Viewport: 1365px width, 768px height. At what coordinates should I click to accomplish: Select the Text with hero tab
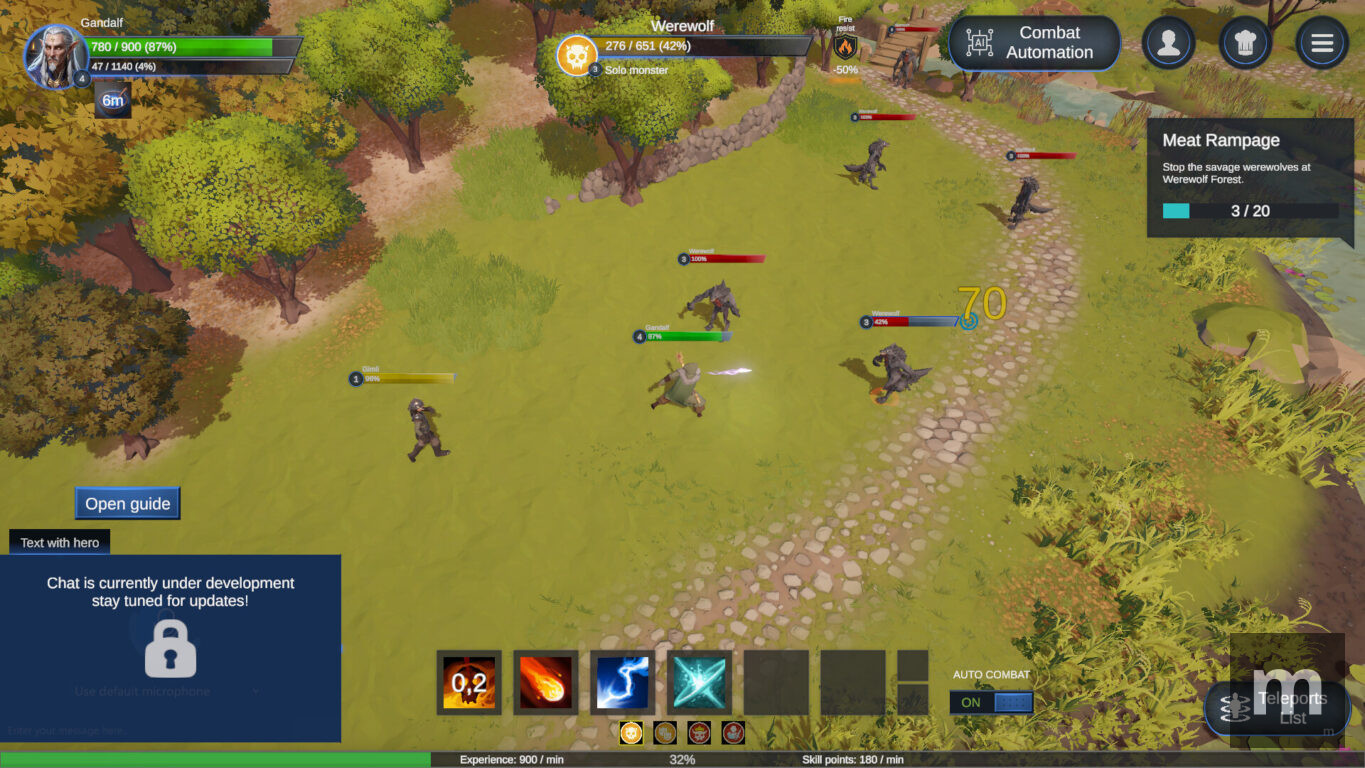(x=59, y=542)
